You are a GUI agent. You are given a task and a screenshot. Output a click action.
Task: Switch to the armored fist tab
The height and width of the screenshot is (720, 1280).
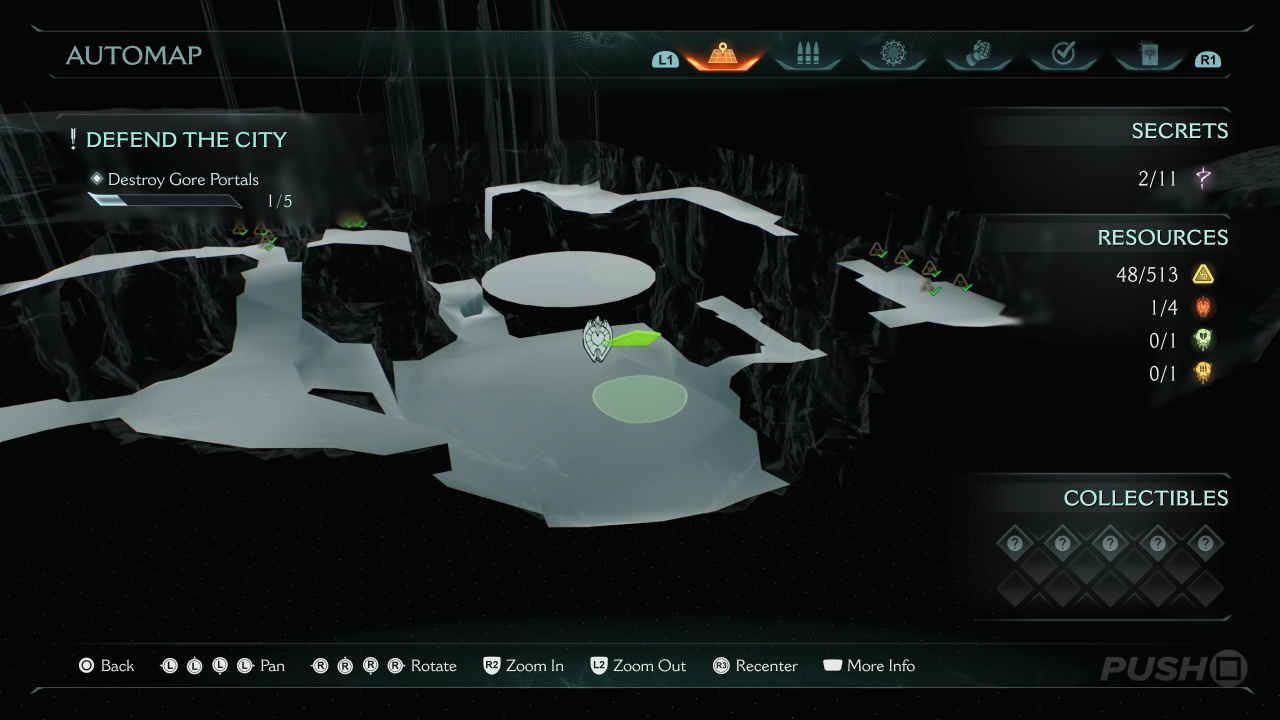978,55
